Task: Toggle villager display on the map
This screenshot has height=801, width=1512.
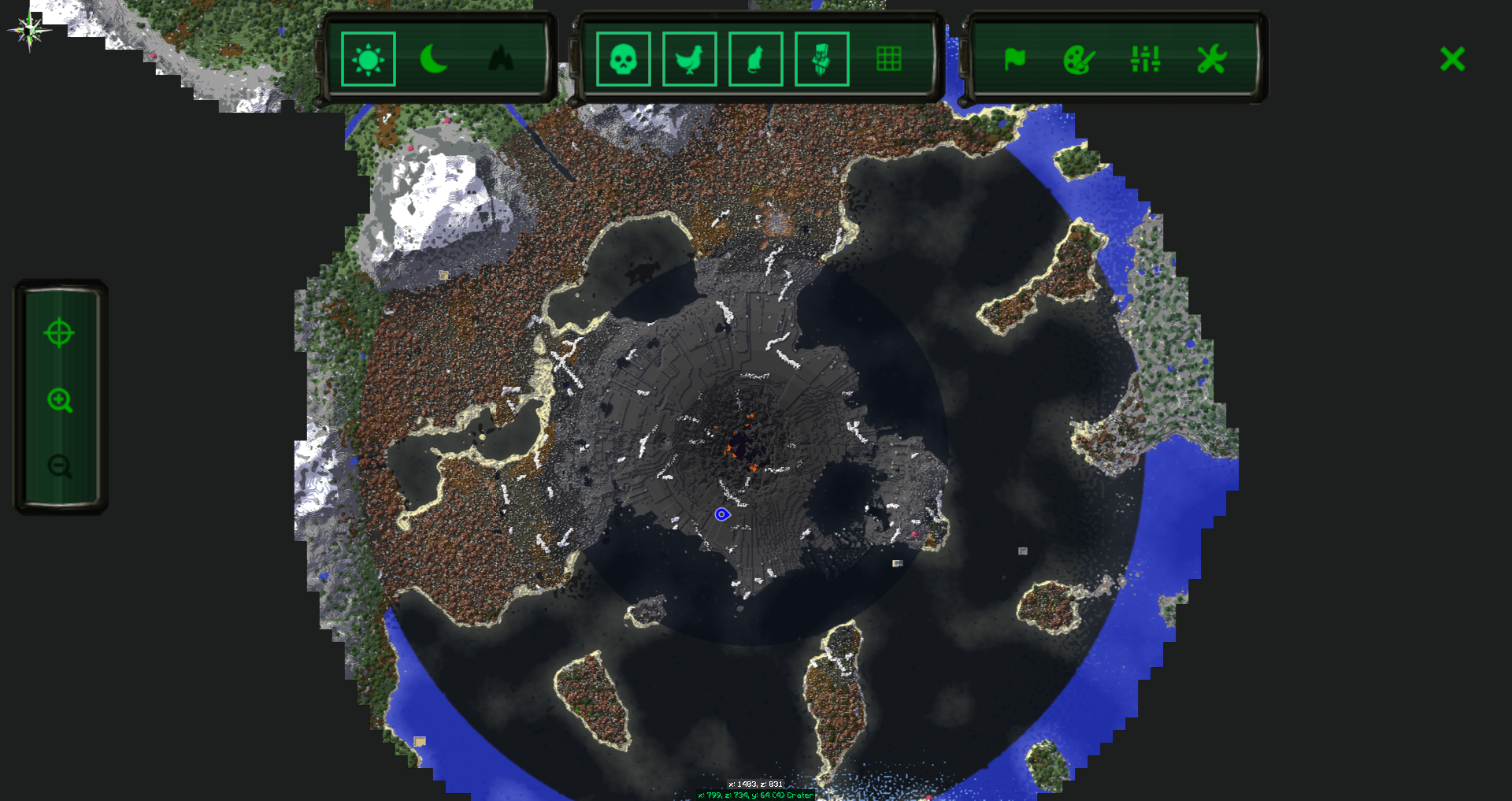Action: click(821, 59)
